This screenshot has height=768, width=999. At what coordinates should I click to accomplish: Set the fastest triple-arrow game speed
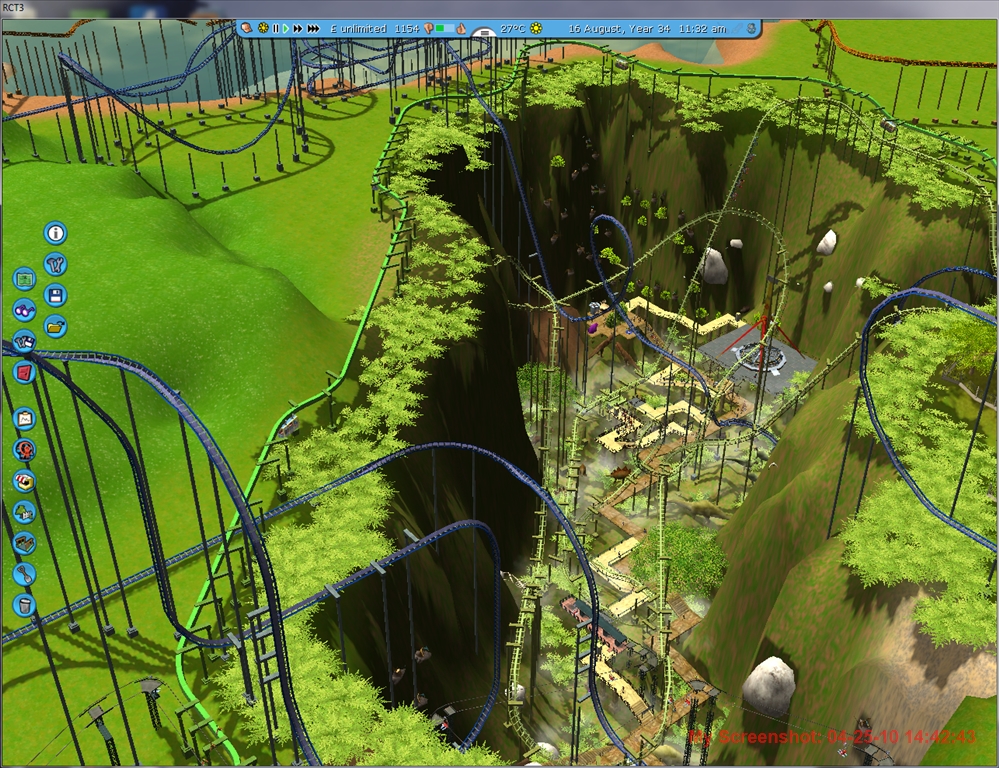313,29
